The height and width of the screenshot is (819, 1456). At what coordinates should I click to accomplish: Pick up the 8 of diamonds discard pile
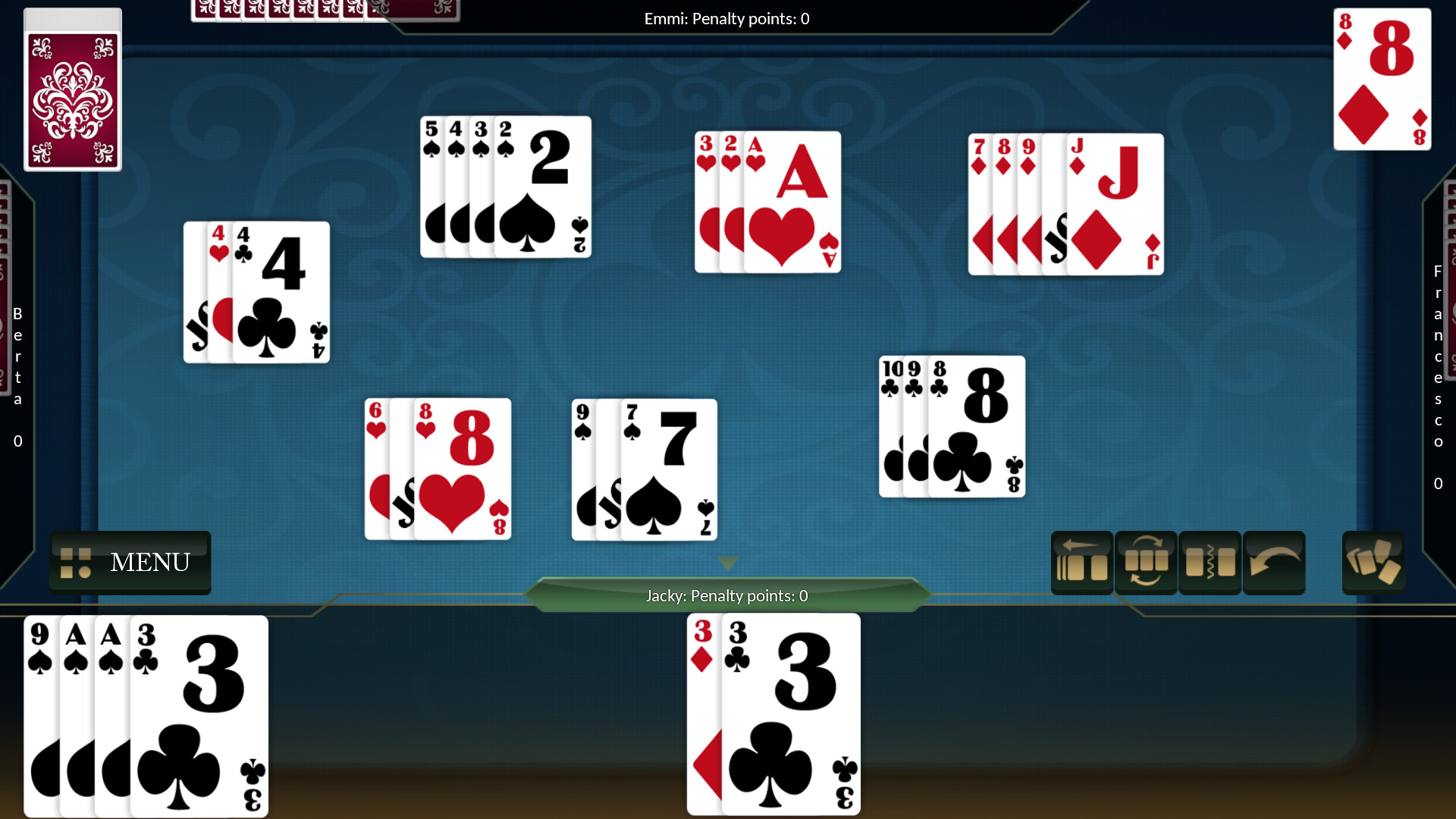(x=1382, y=80)
